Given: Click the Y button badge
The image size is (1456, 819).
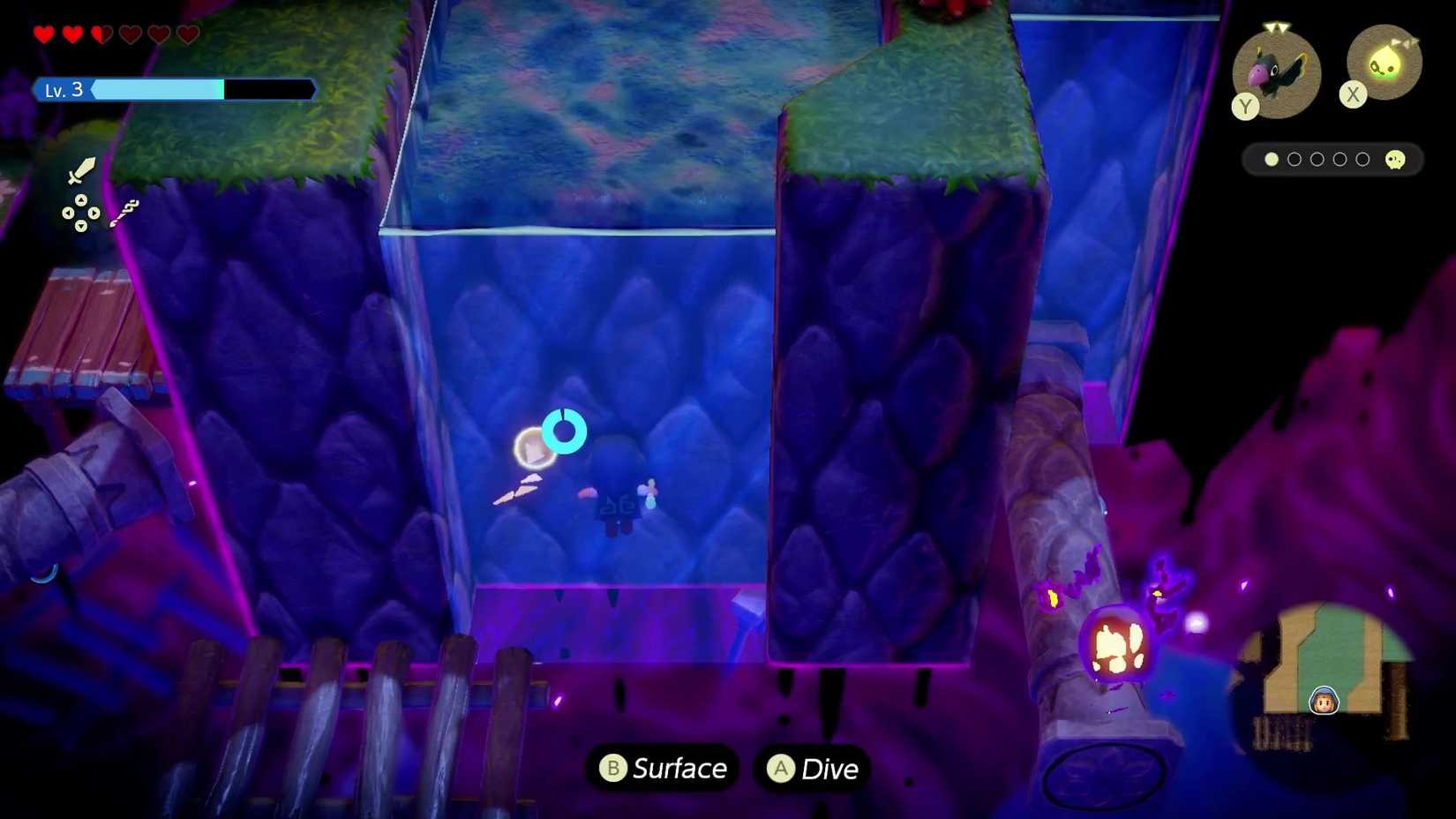Looking at the screenshot, I should pos(1245,105).
